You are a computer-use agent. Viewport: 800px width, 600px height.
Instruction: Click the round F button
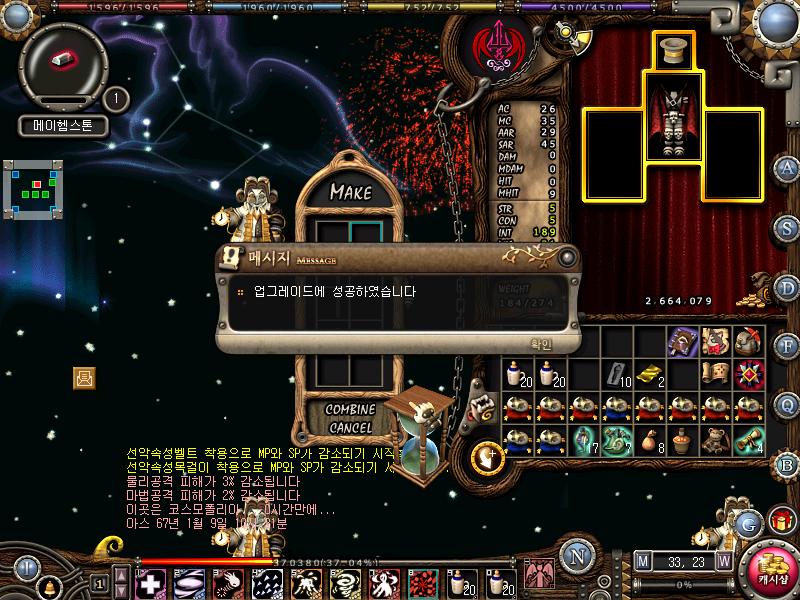pos(787,346)
